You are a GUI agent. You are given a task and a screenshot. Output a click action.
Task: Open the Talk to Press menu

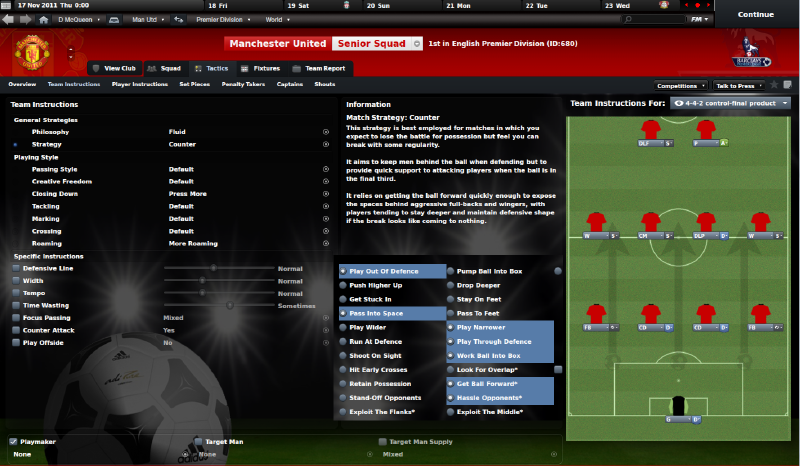point(739,86)
